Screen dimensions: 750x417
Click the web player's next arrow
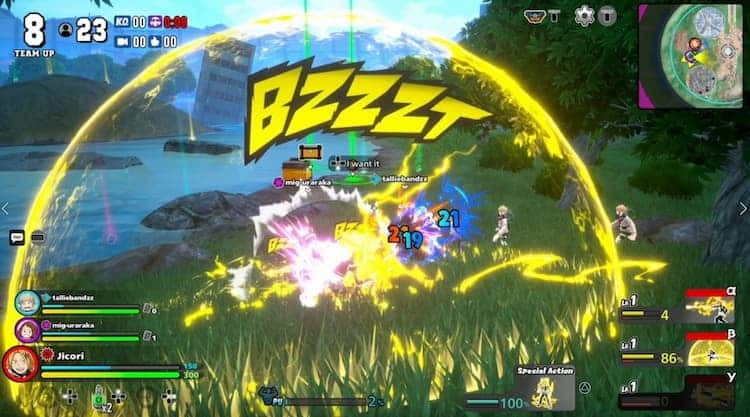click(742, 208)
